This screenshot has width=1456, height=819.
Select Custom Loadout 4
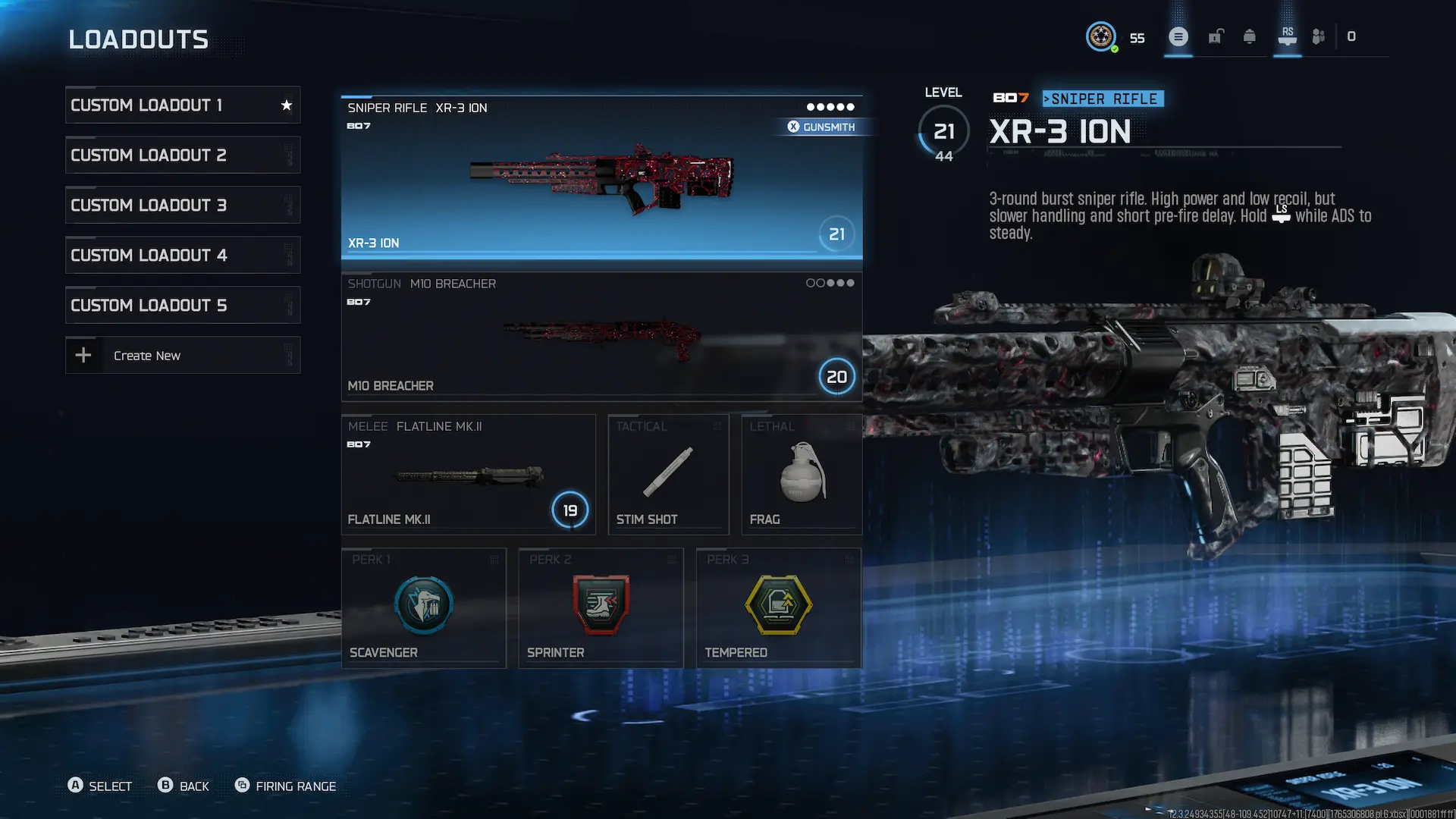[x=182, y=255]
